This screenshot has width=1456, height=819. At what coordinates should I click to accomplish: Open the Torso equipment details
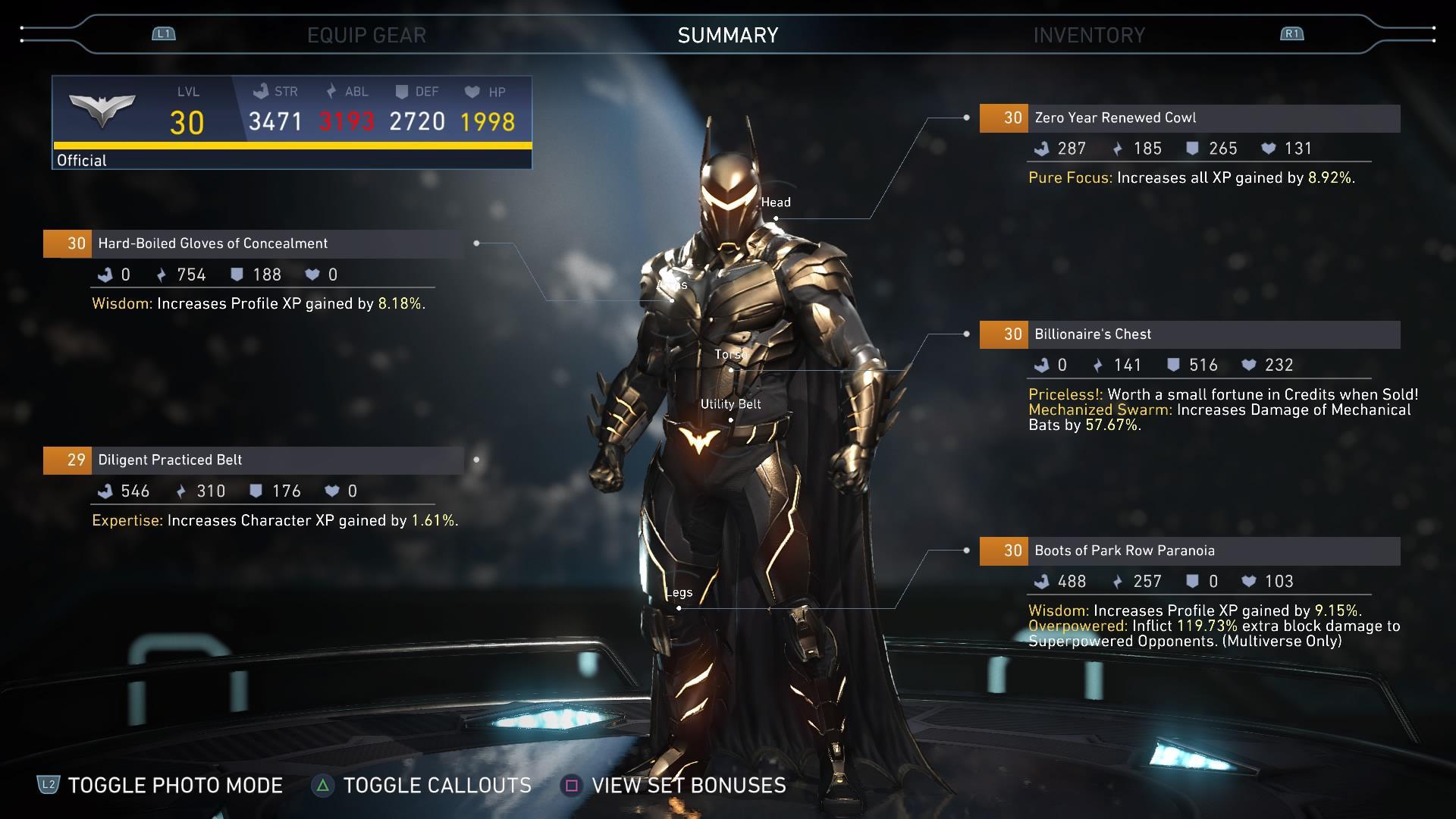pos(730,353)
